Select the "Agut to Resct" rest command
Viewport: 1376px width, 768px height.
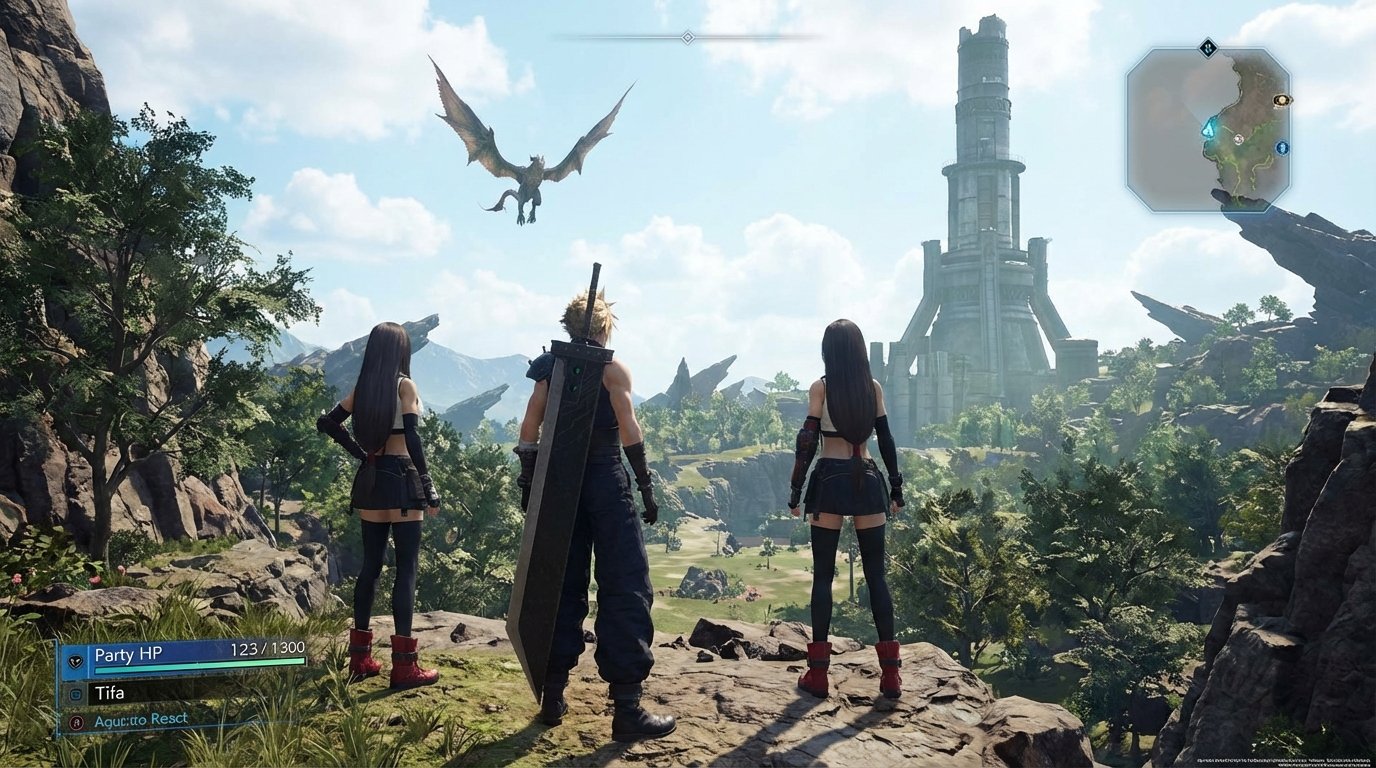click(140, 719)
